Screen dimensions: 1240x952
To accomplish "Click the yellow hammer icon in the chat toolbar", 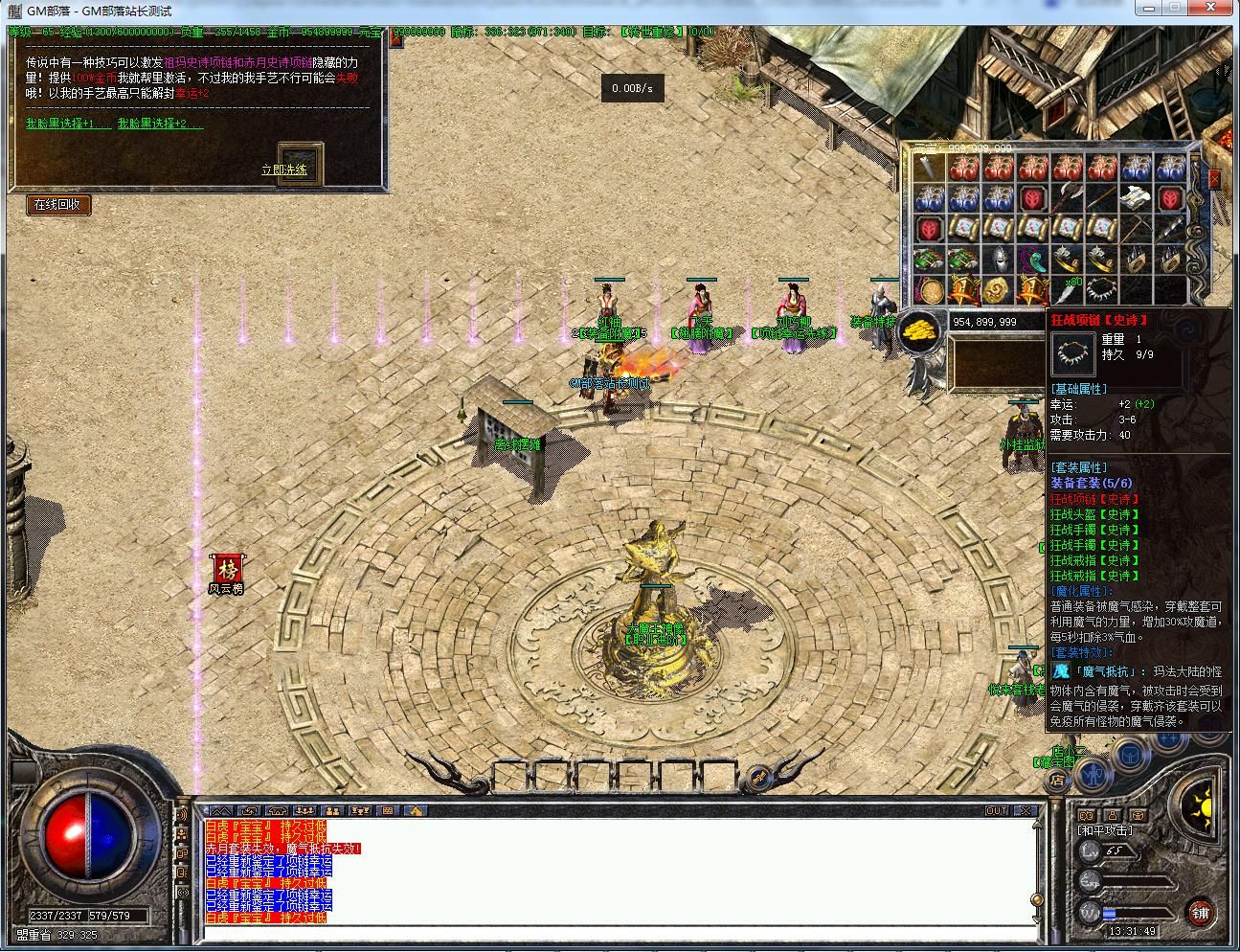I will pyautogui.click(x=416, y=809).
